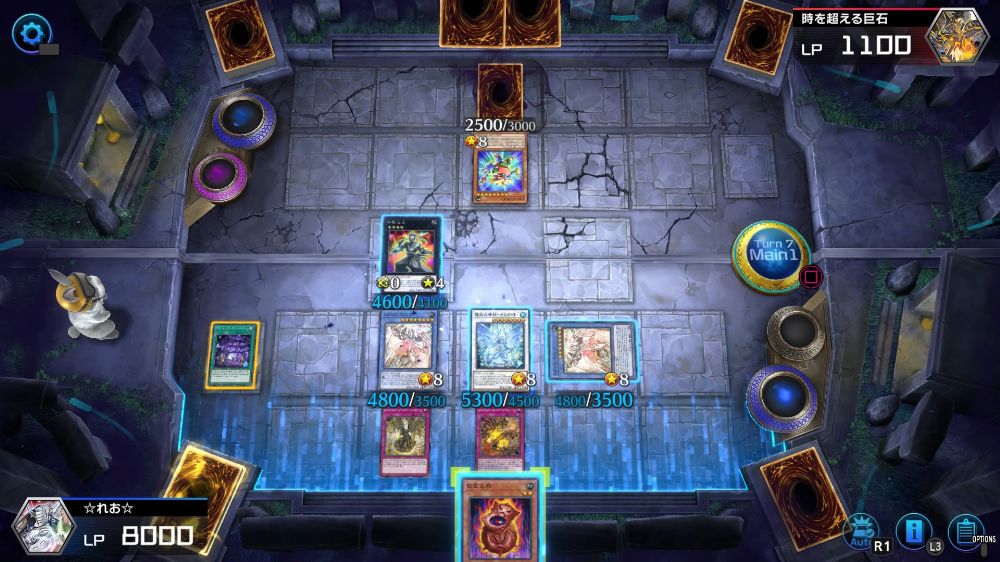Viewport: 1000px width, 562px height.
Task: Open the duel log clipboard icon
Action: click(x=964, y=531)
